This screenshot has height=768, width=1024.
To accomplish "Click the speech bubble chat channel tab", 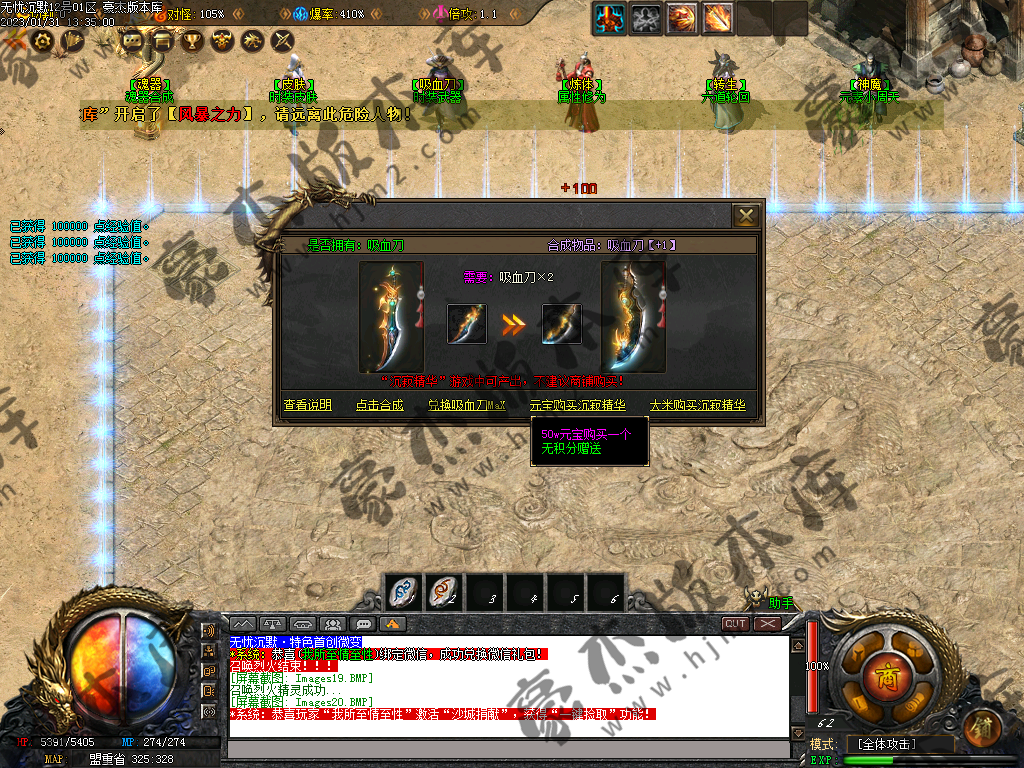I will click(x=363, y=624).
